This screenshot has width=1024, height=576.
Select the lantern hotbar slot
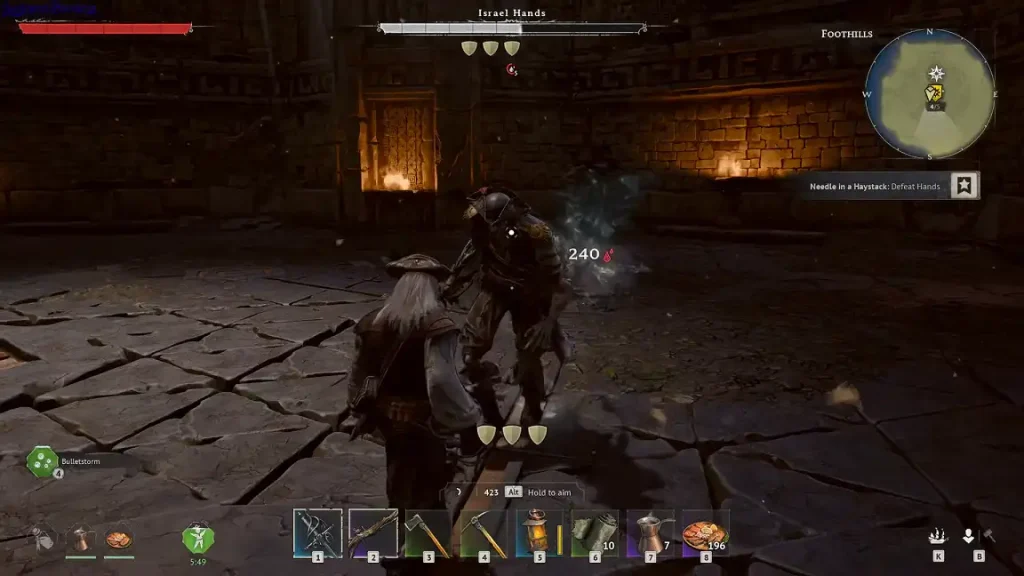pyautogui.click(x=539, y=532)
